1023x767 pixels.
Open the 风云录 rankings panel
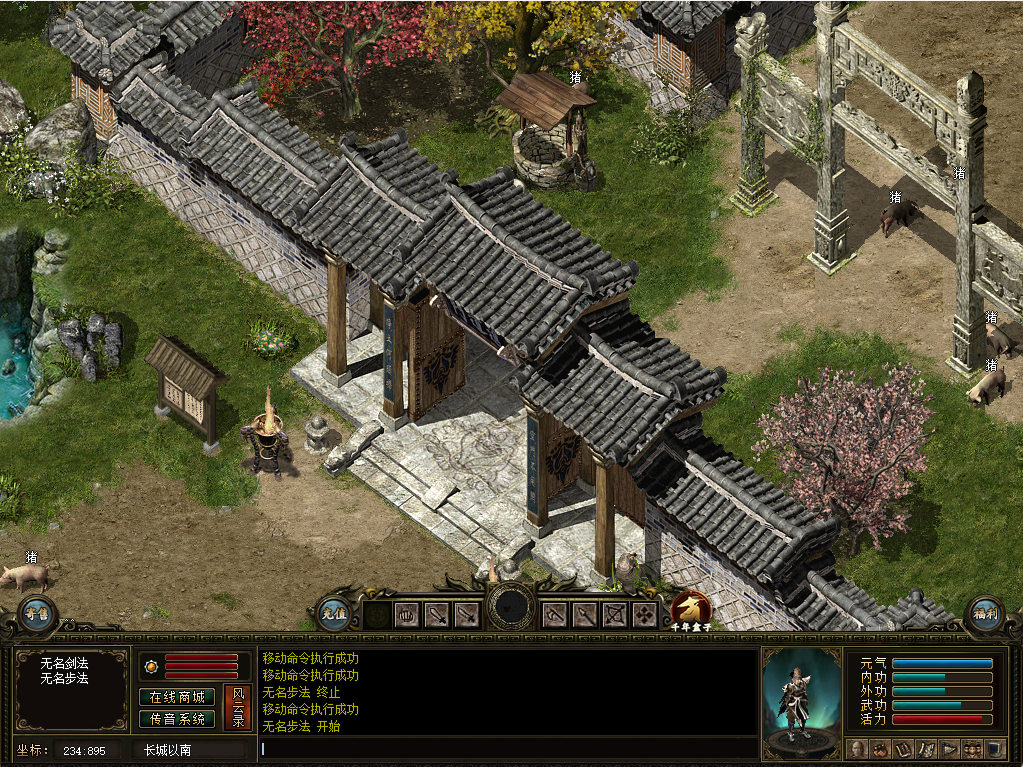[238, 707]
